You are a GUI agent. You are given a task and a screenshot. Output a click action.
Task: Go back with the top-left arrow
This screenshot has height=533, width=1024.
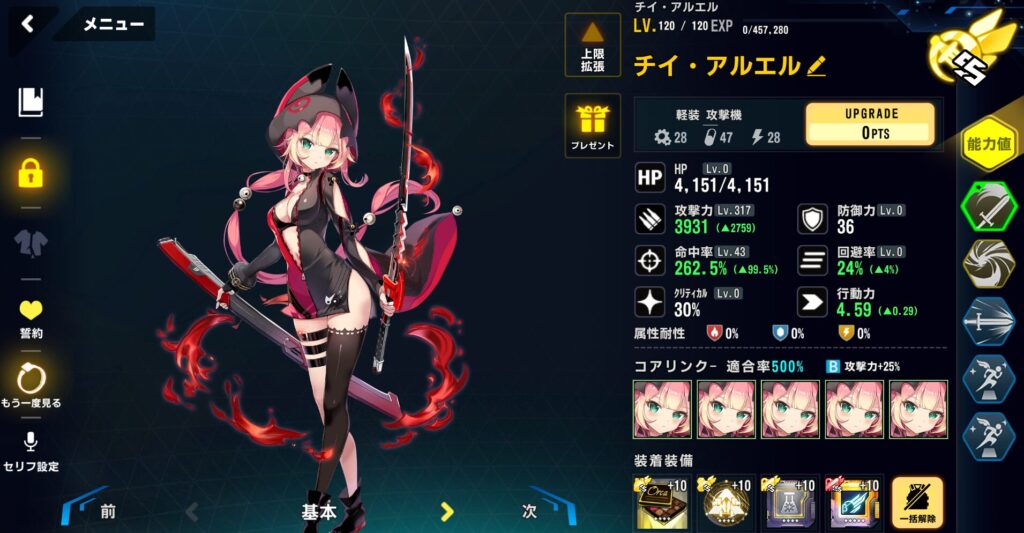point(28,24)
